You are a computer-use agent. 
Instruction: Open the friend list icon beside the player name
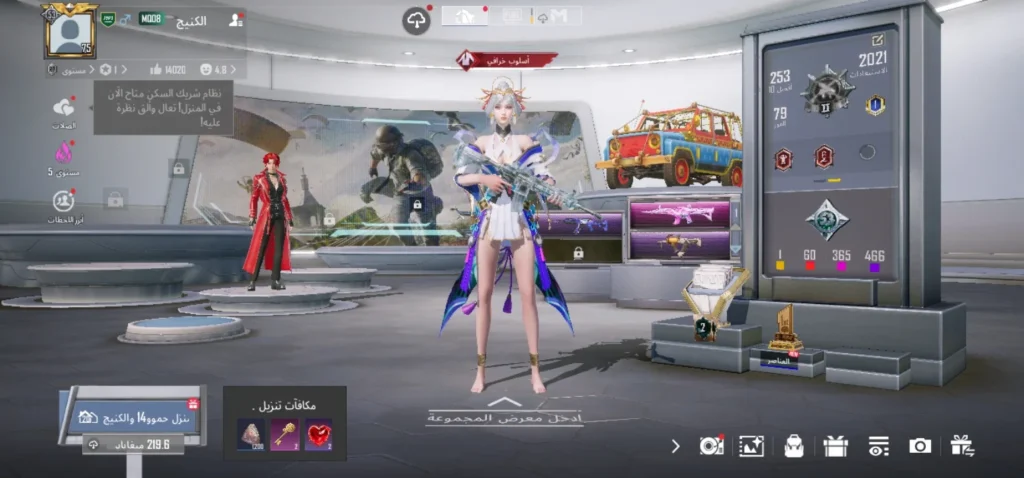235,19
